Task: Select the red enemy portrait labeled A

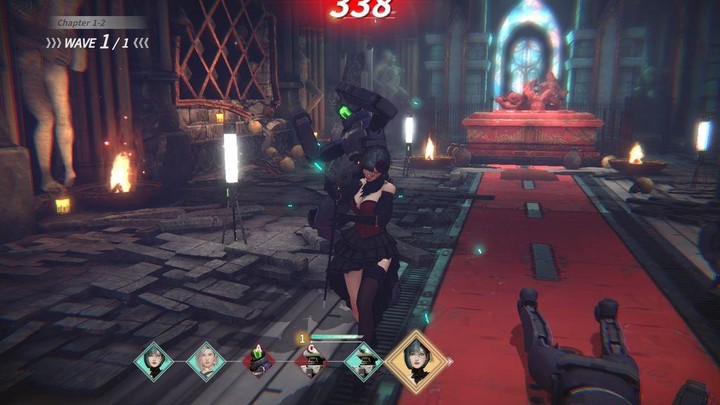Action: click(258, 363)
